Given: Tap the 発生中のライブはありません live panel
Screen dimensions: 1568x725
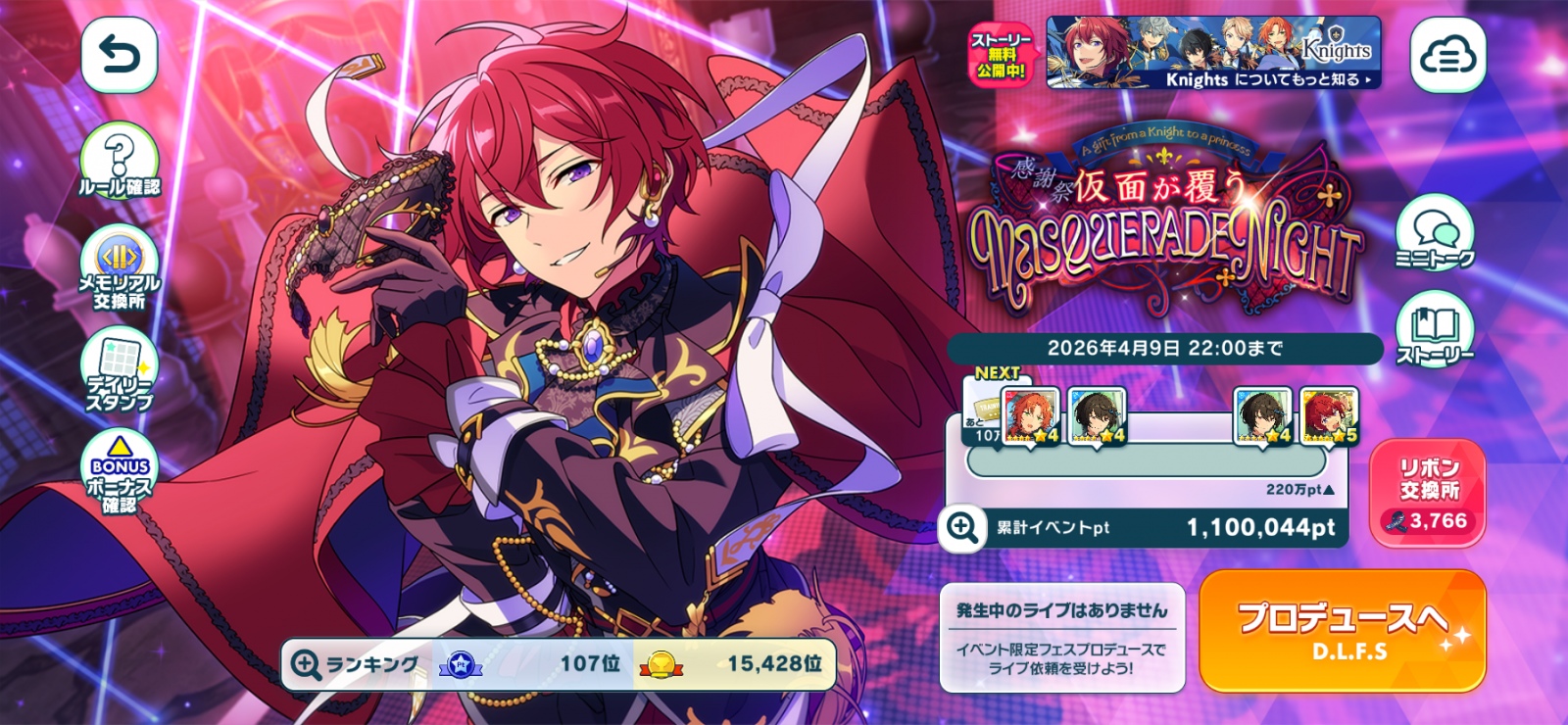Looking at the screenshot, I should point(1062,637).
